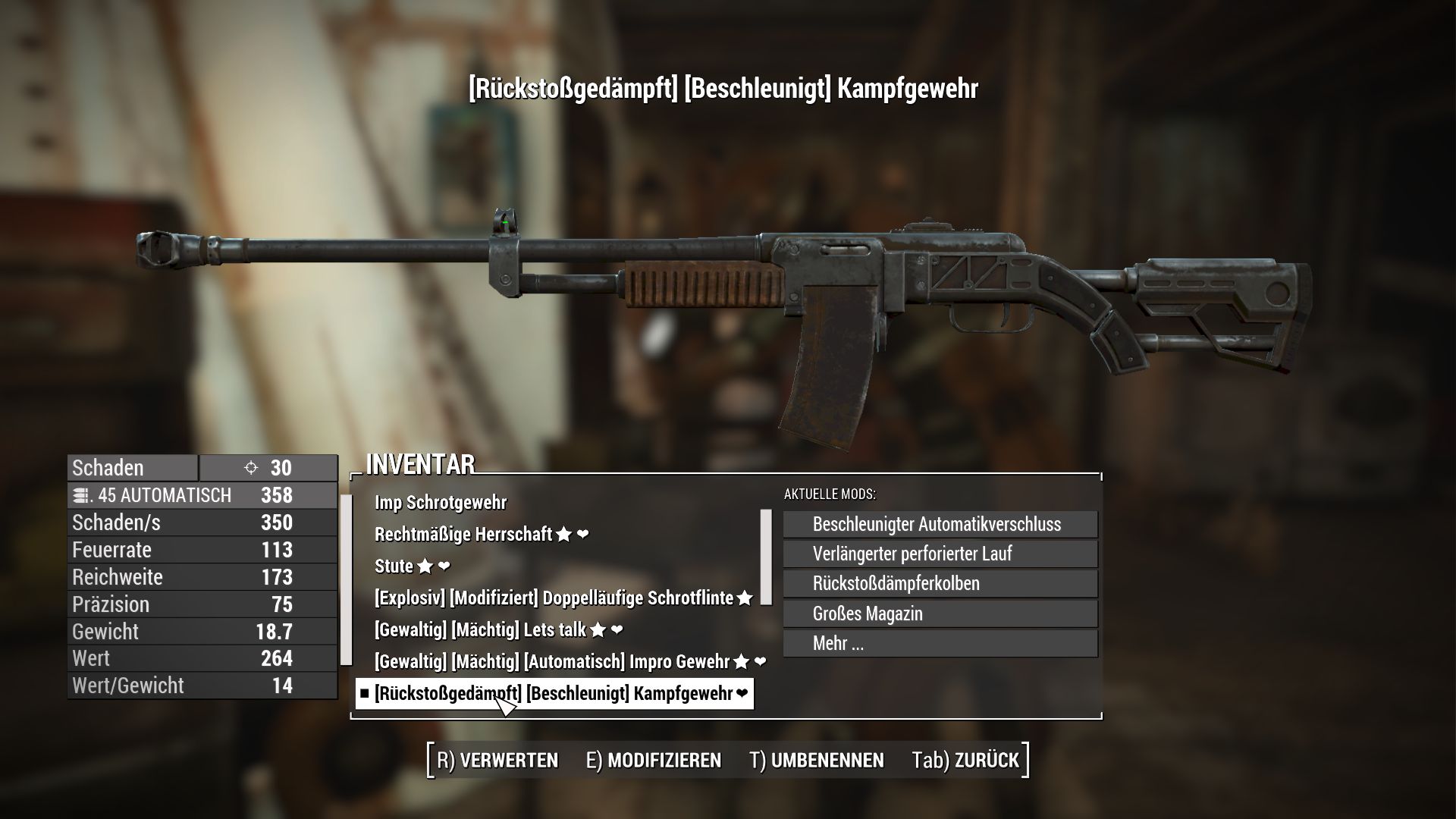
Task: Pick the Doppelläufige Schrotflinte entry
Action: pyautogui.click(x=554, y=598)
